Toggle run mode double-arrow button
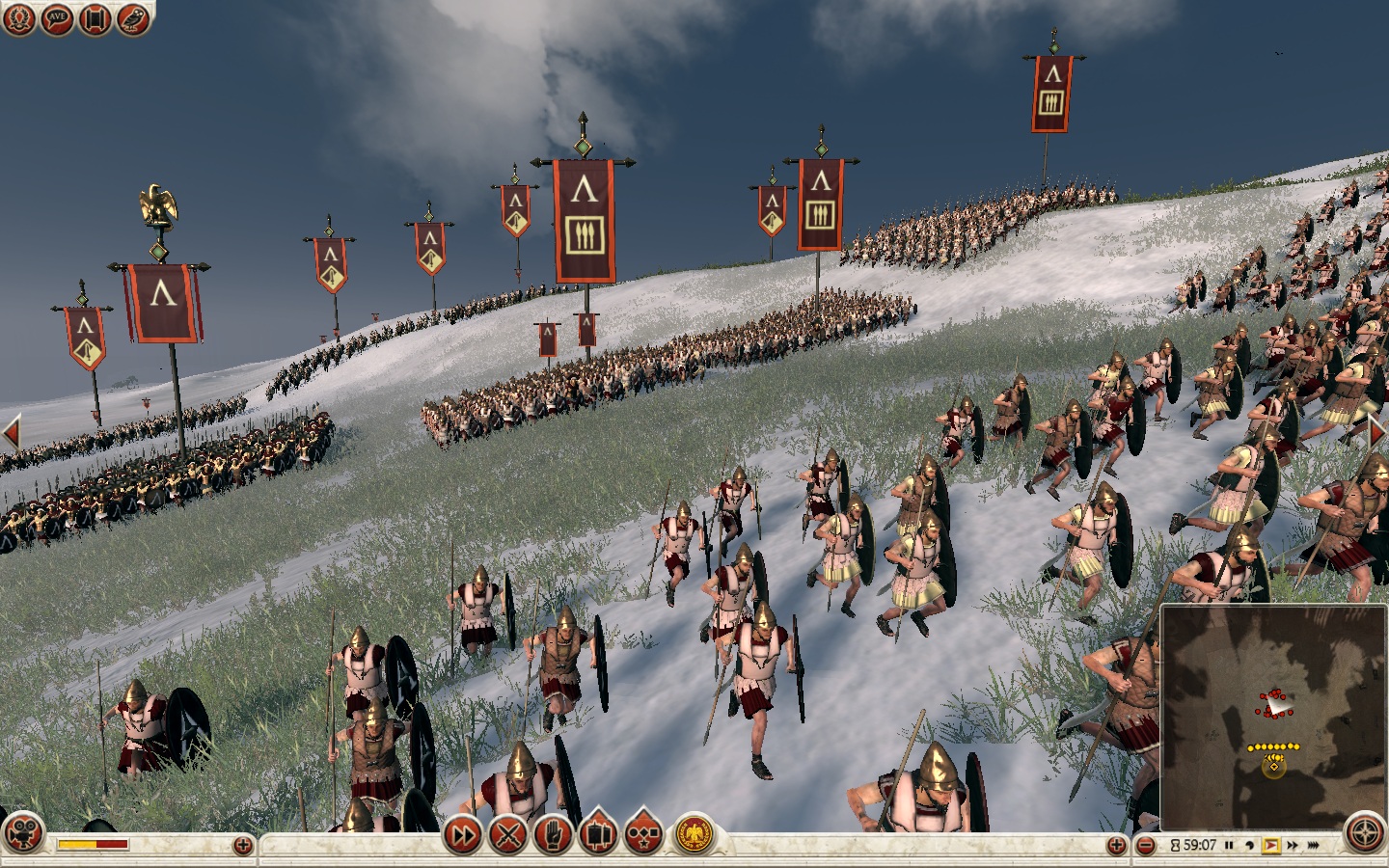Screen dimensions: 1389x868 [x=463, y=834]
